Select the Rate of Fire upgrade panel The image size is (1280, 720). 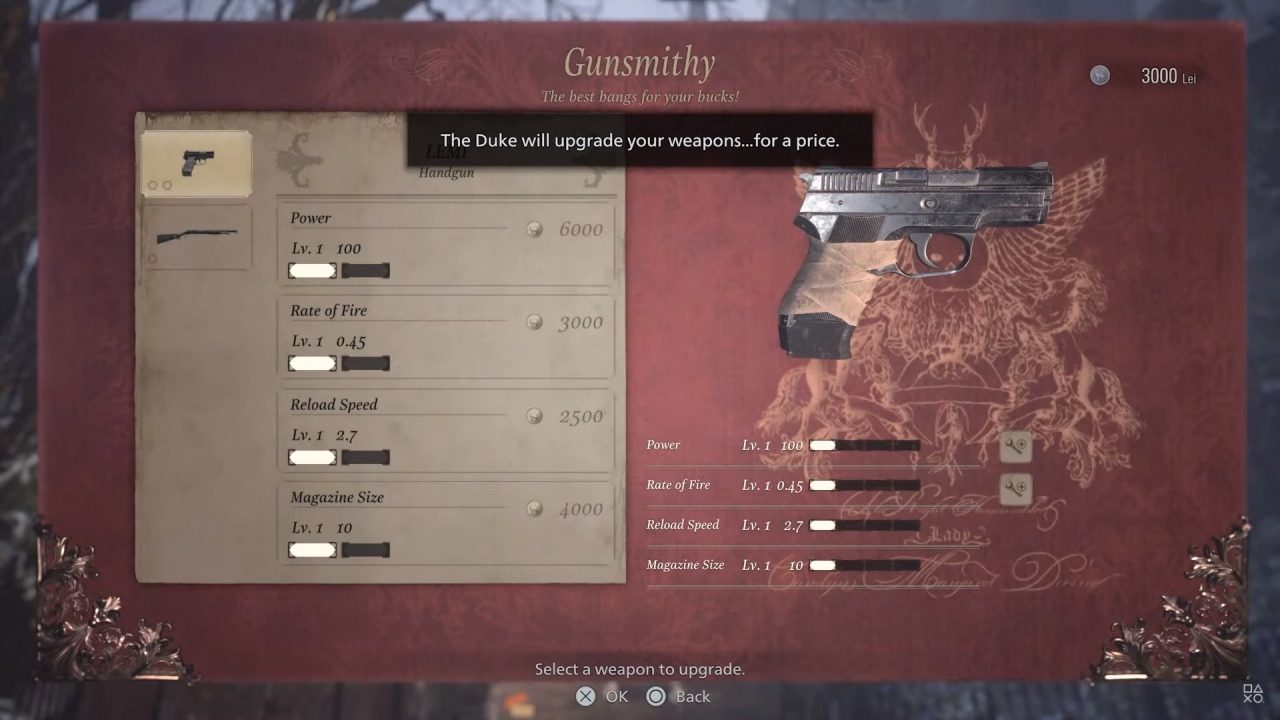tap(445, 337)
